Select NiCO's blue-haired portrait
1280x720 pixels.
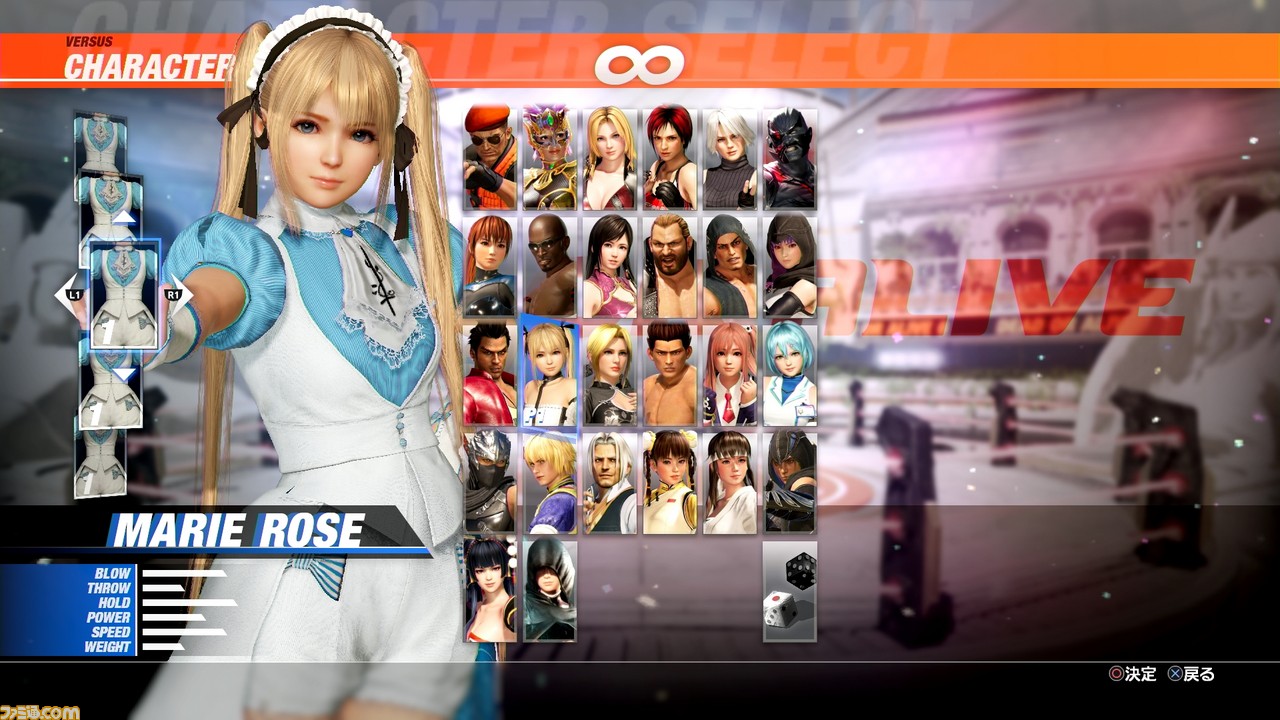(789, 375)
